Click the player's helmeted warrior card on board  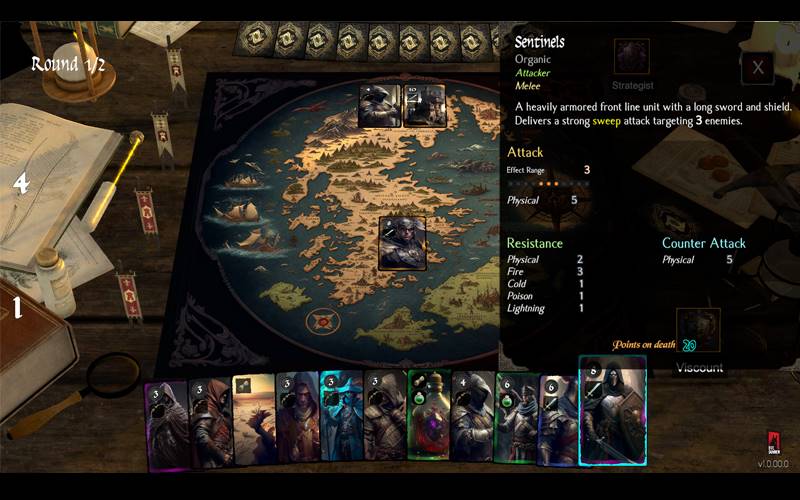click(x=402, y=243)
